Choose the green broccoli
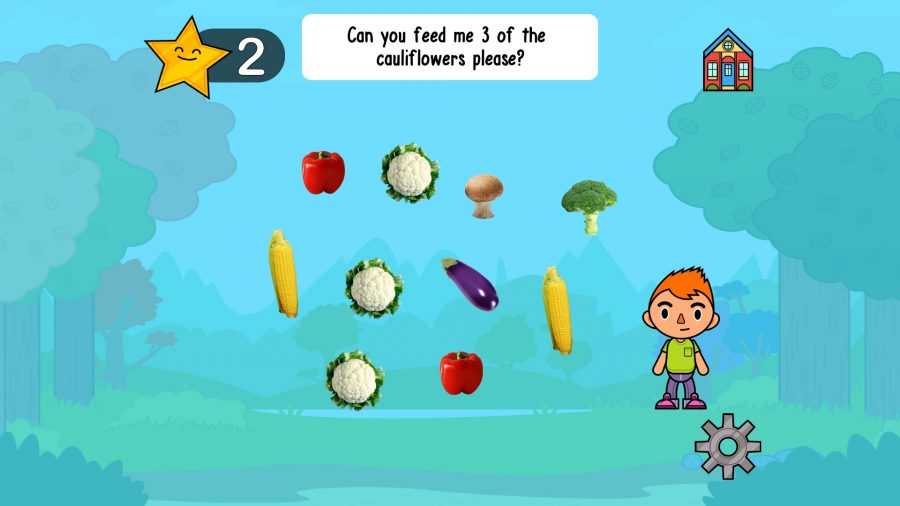The height and width of the screenshot is (506, 900). [589, 205]
